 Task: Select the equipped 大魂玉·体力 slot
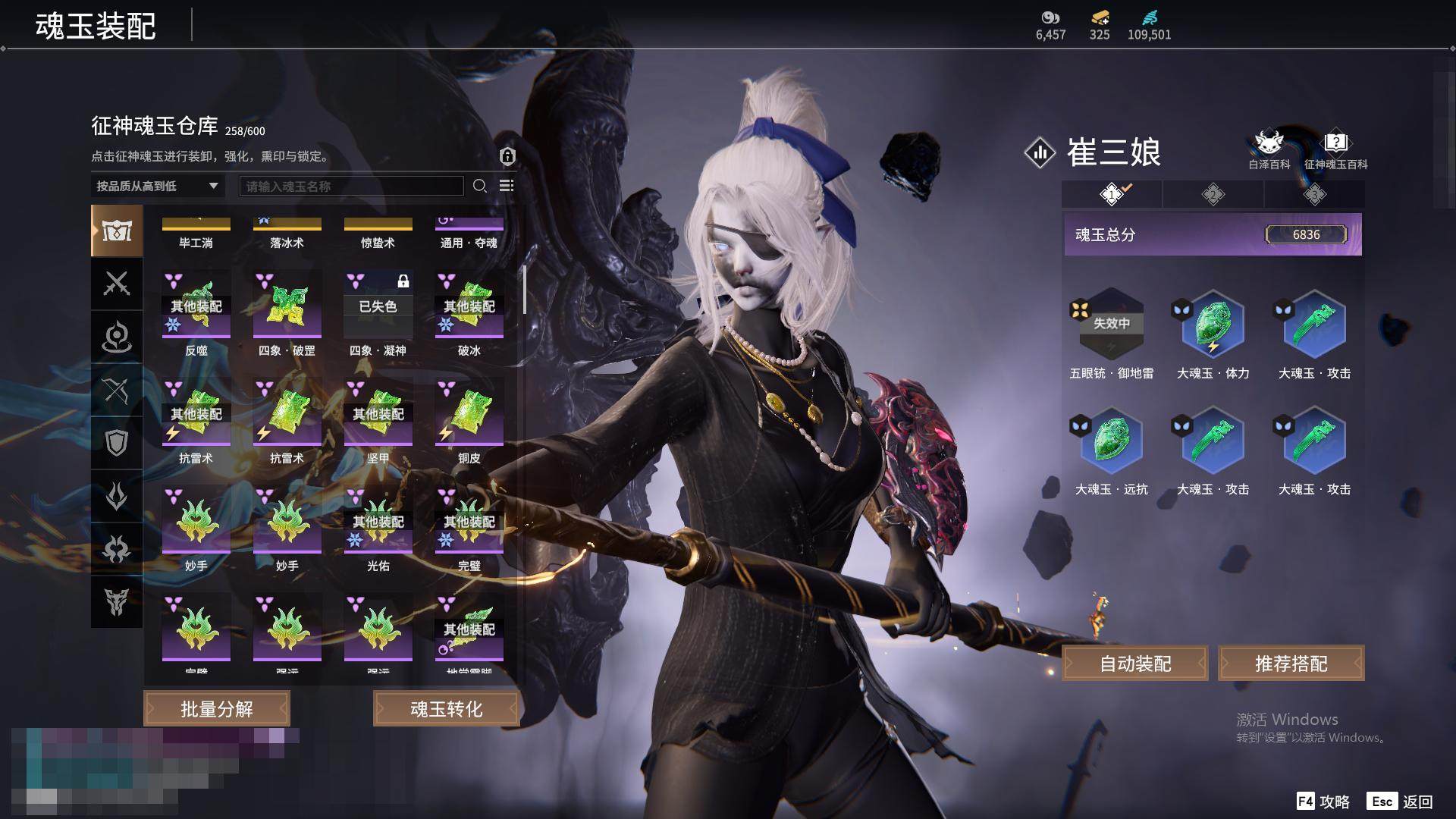coord(1213,324)
